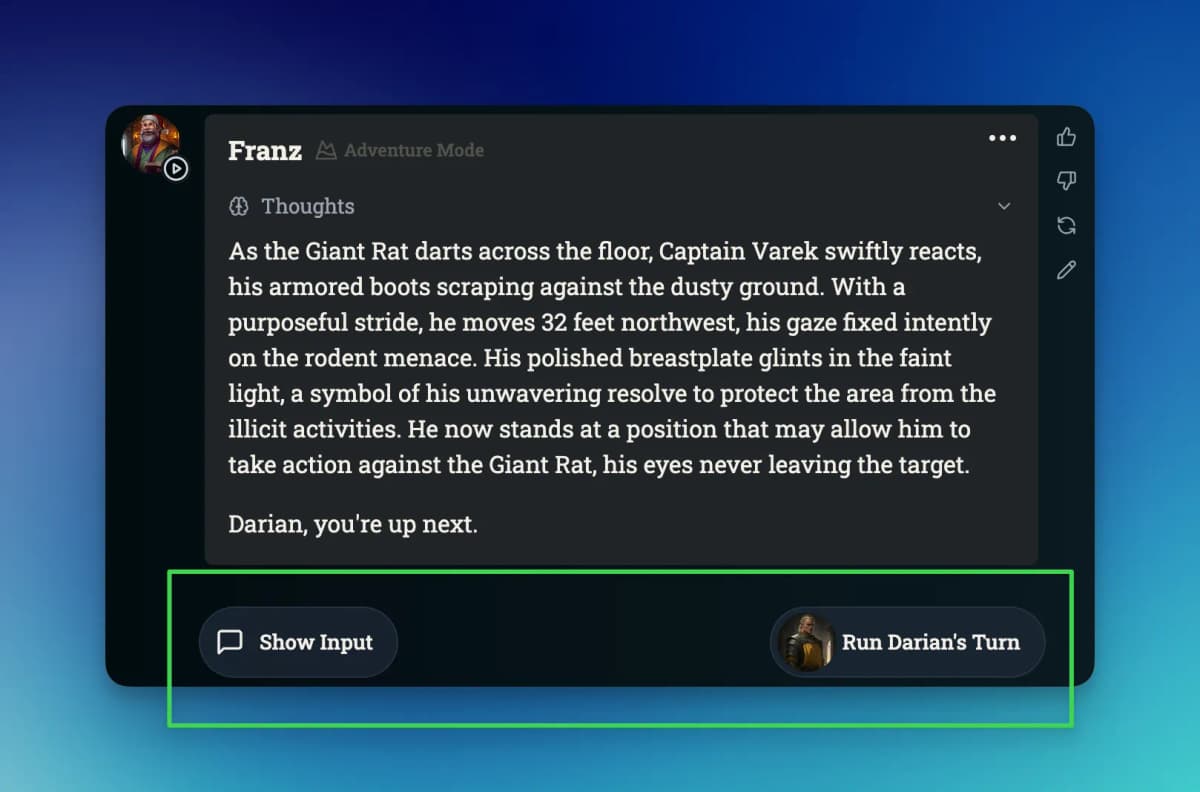Show the input box
The image size is (1200, 792).
click(x=298, y=642)
